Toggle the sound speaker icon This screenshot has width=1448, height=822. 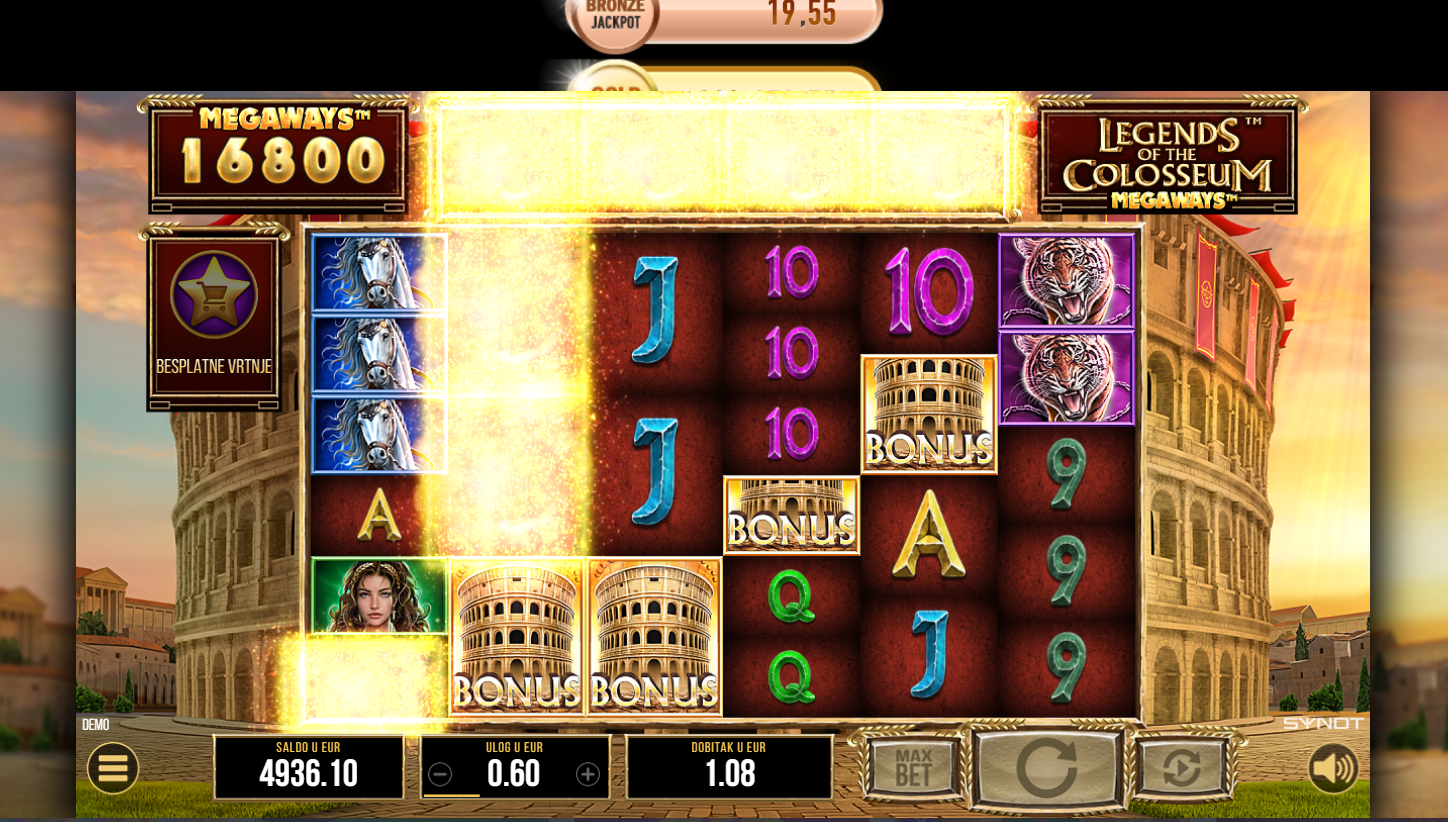click(x=1333, y=768)
